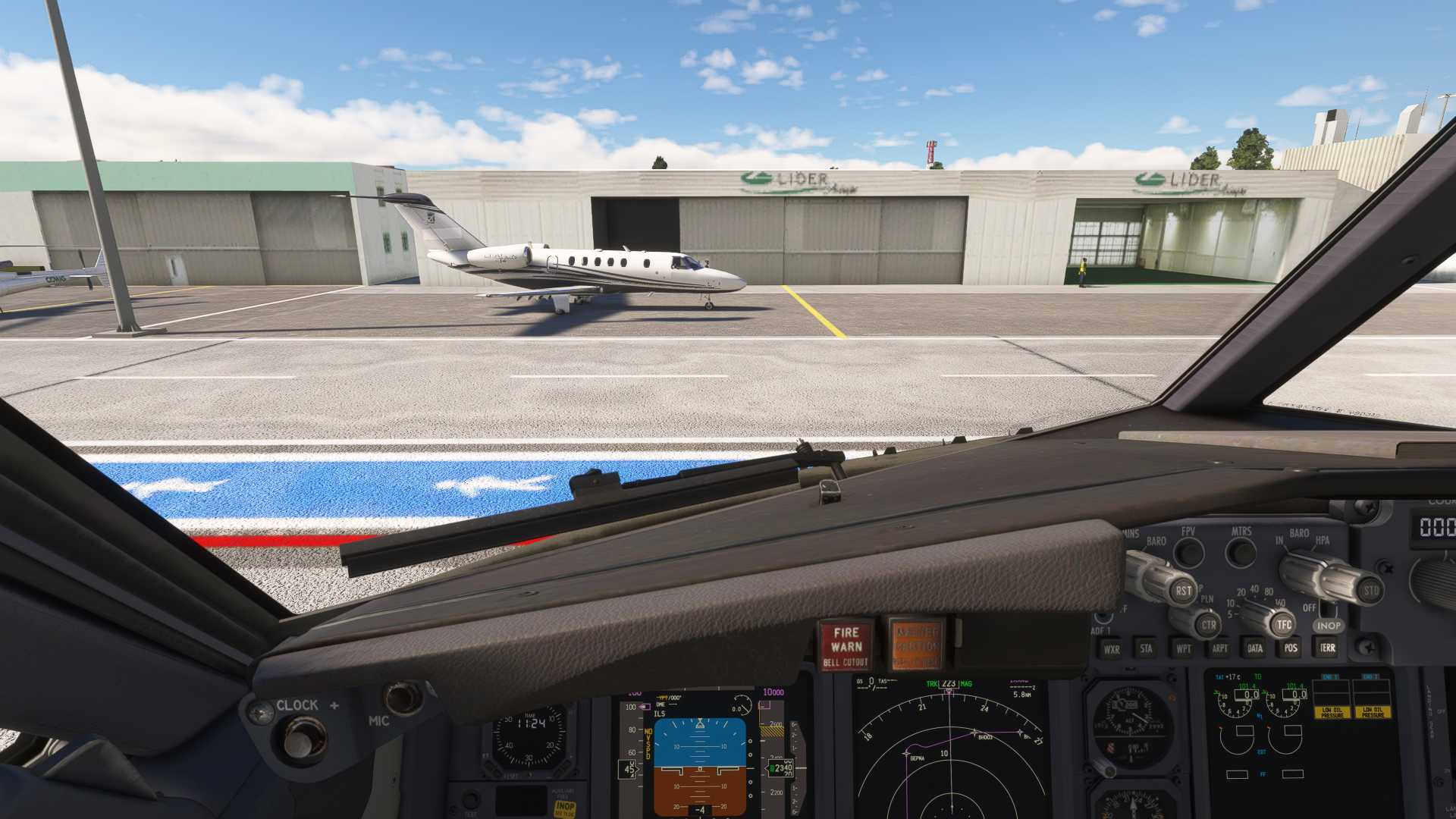The width and height of the screenshot is (1456, 819).
Task: Push the STD barometer knob
Action: (1370, 590)
